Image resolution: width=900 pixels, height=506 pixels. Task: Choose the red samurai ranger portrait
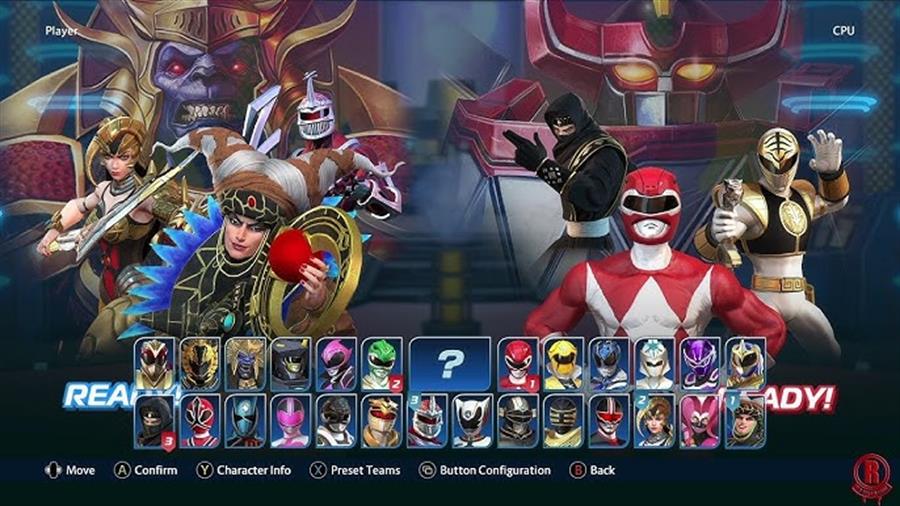(199, 421)
